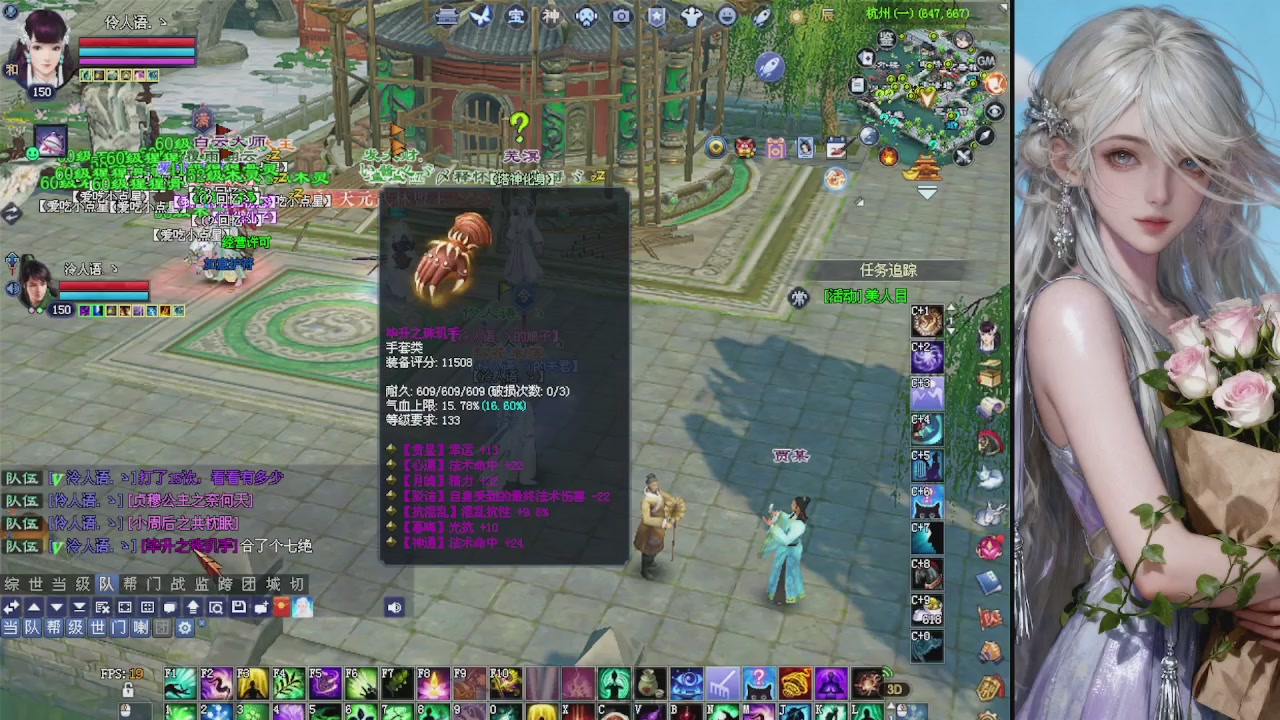This screenshot has height=720, width=1280.
Task: Open chat settings via the gear icon
Action: tap(184, 627)
